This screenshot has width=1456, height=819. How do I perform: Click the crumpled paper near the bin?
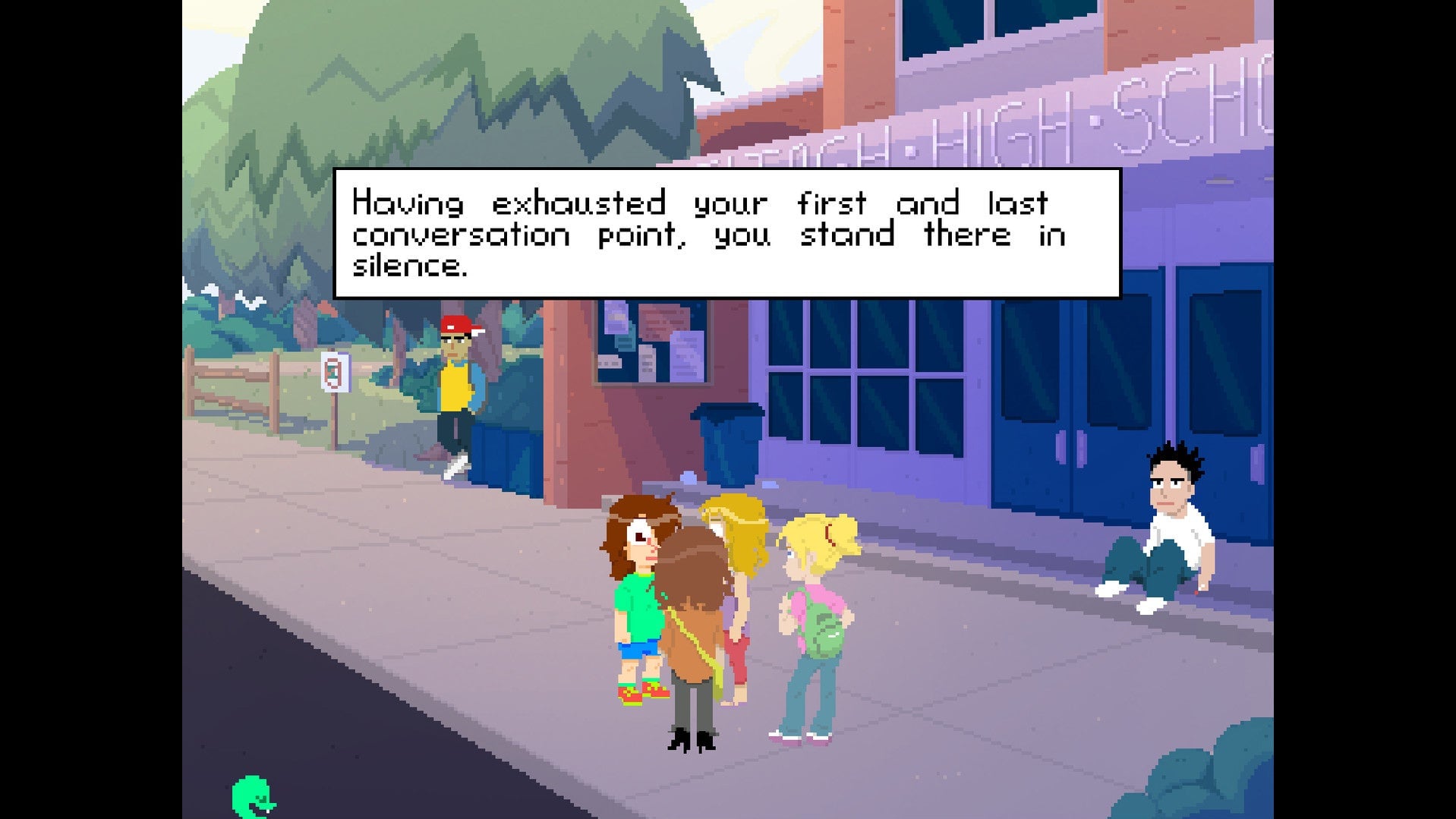click(x=687, y=476)
